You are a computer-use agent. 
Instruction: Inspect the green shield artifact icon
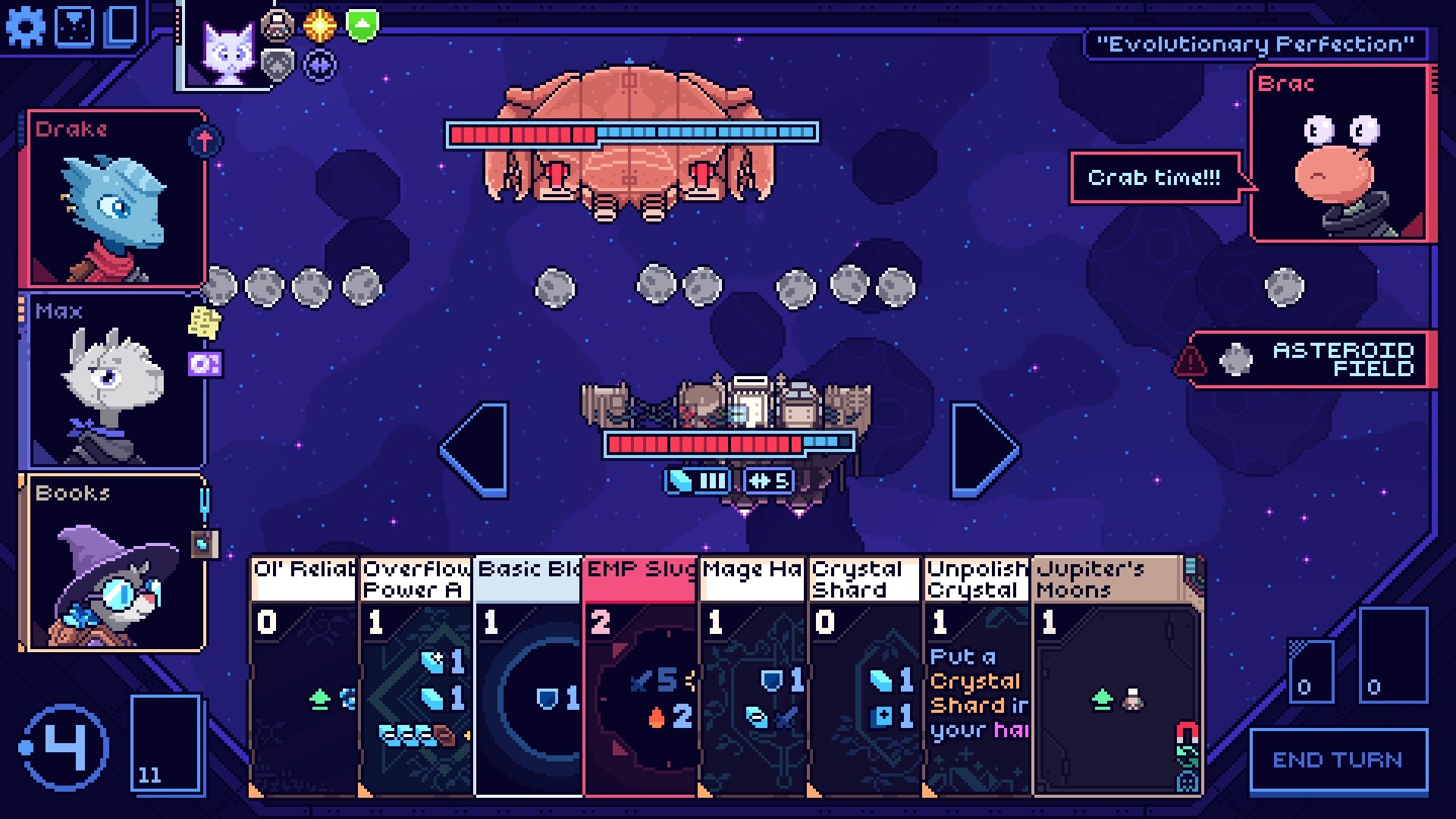(362, 25)
